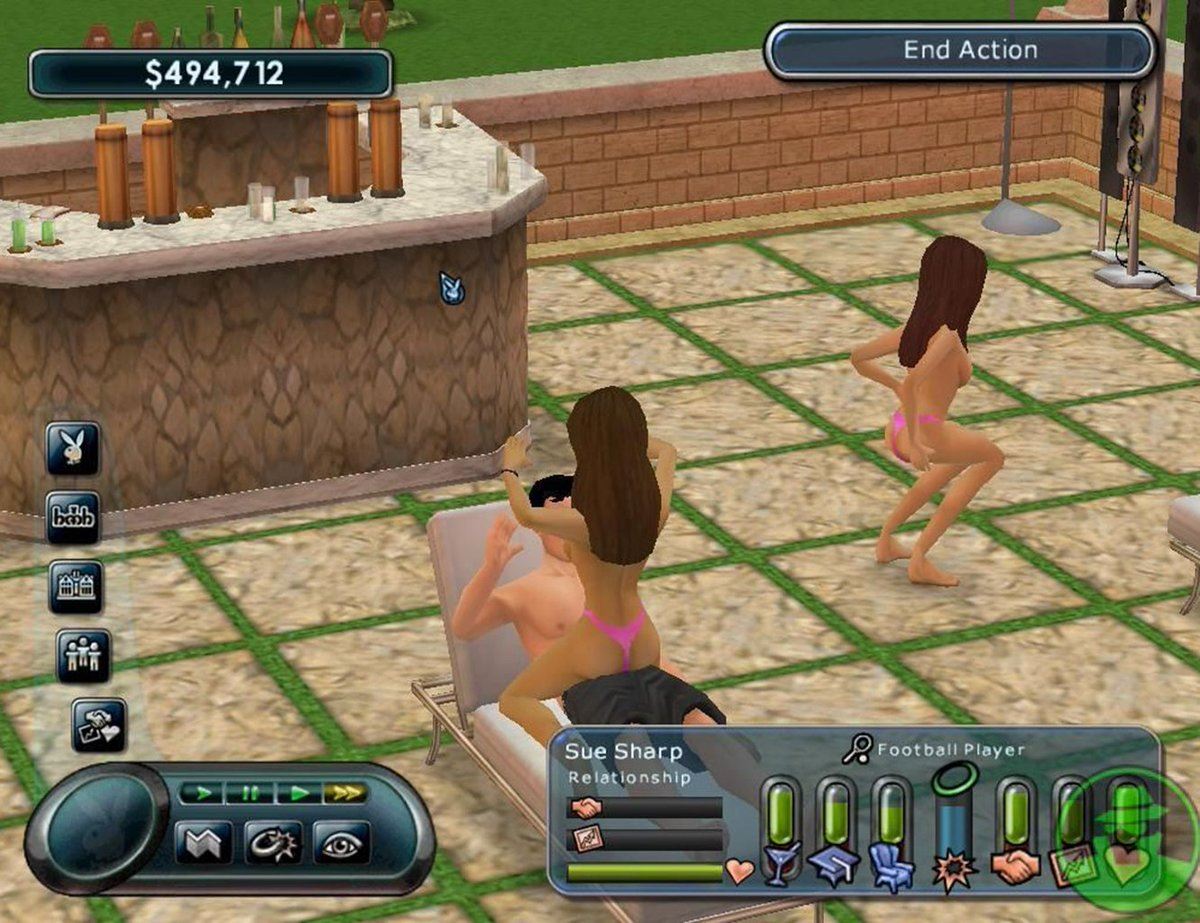Activate the yellow fast-forward speed button
The height and width of the screenshot is (923, 1200).
pos(345,793)
